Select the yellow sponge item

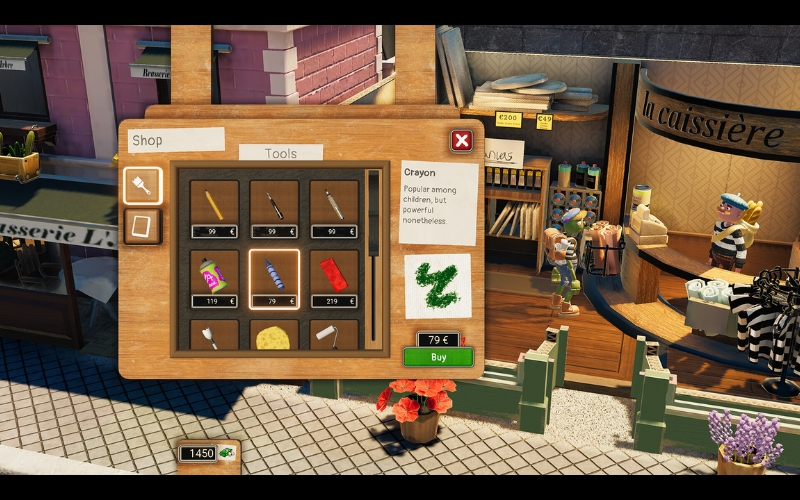pos(274,337)
